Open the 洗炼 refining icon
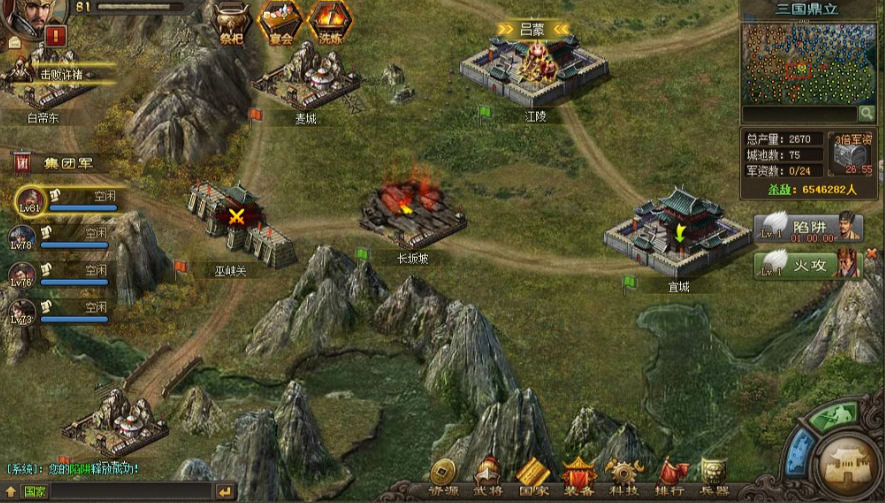 coord(328,19)
